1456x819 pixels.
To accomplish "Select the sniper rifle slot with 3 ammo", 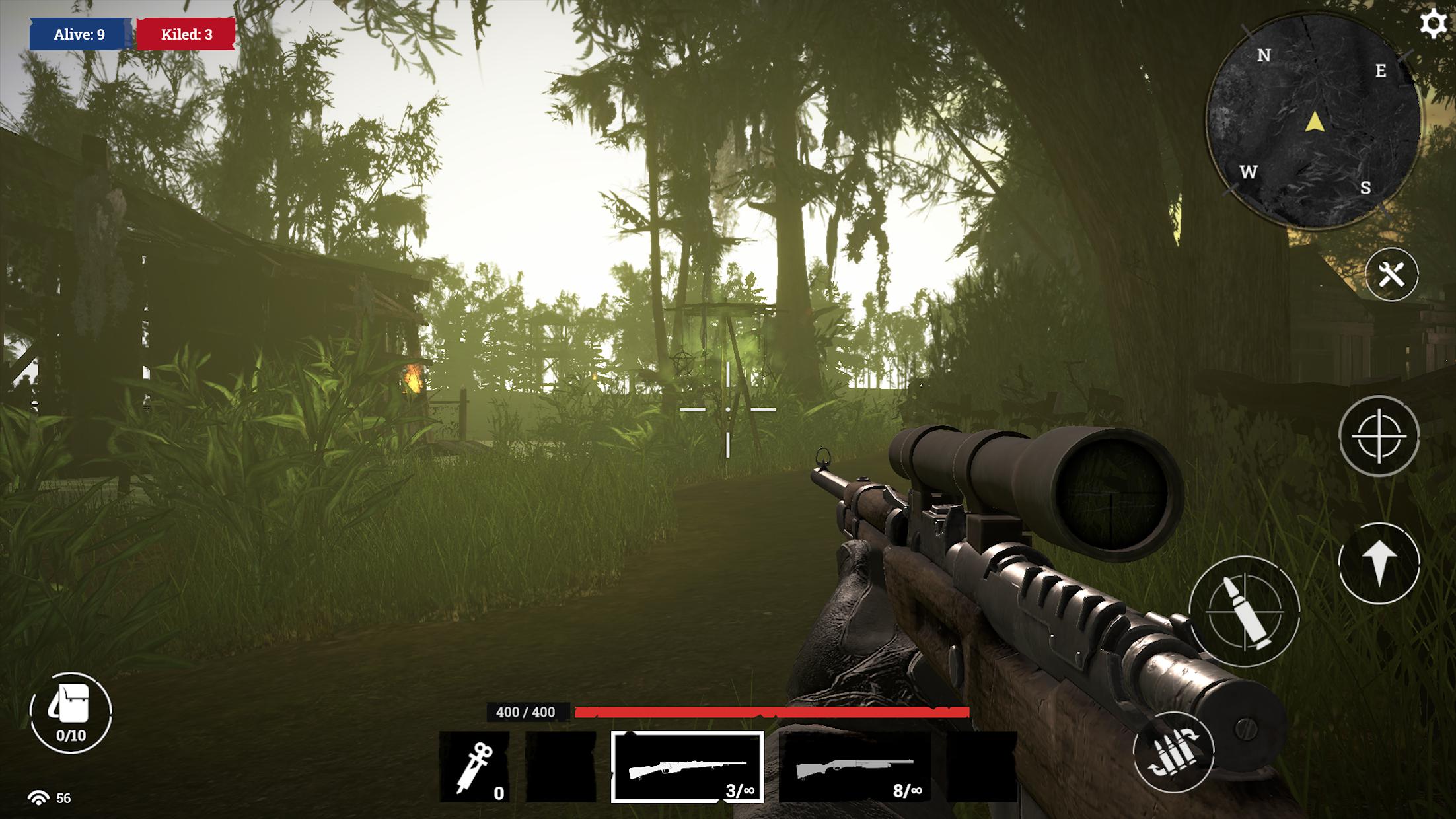I will (x=687, y=767).
